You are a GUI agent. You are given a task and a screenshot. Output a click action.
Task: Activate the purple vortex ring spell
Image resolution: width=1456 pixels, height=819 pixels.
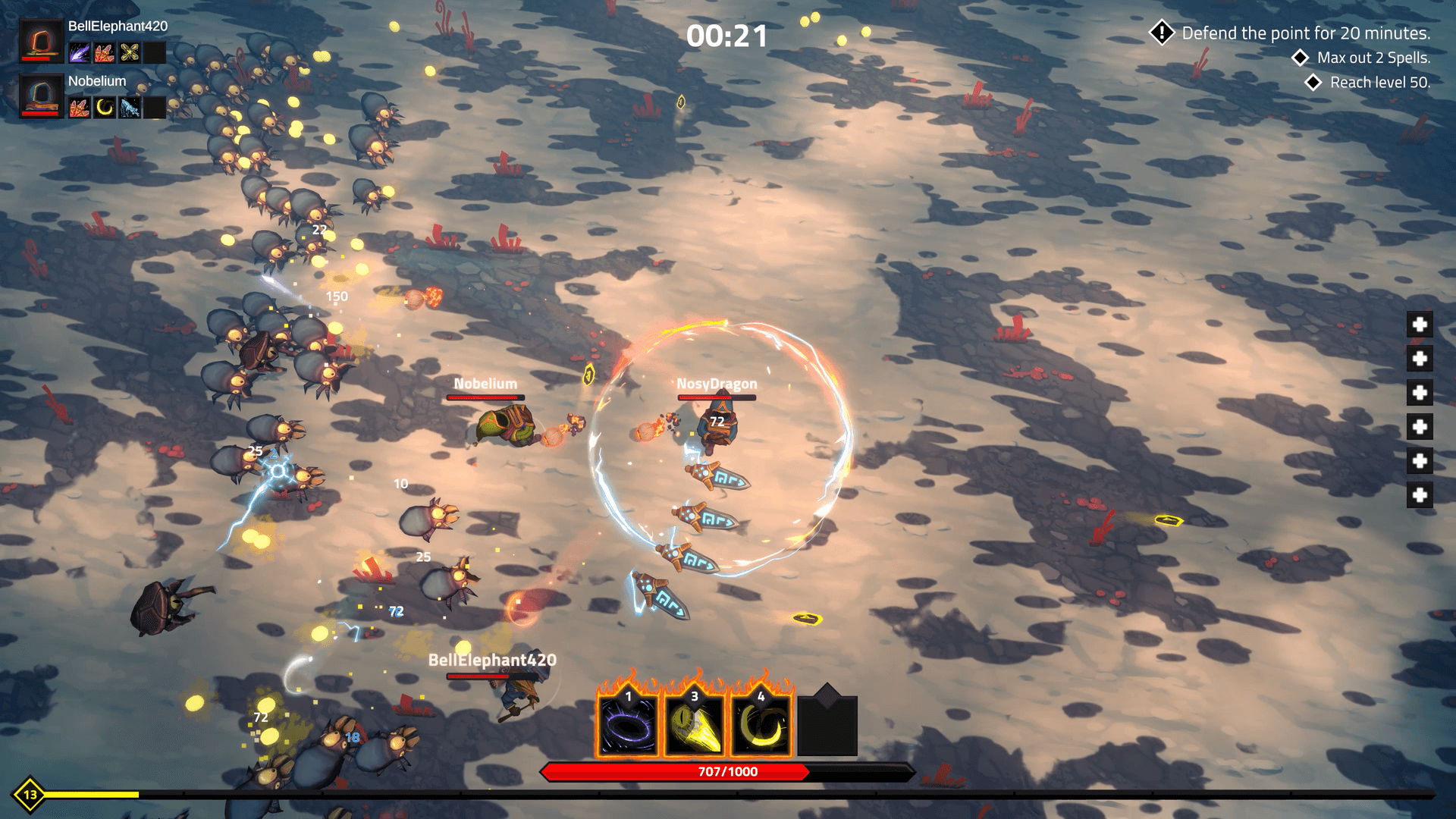pos(627,726)
